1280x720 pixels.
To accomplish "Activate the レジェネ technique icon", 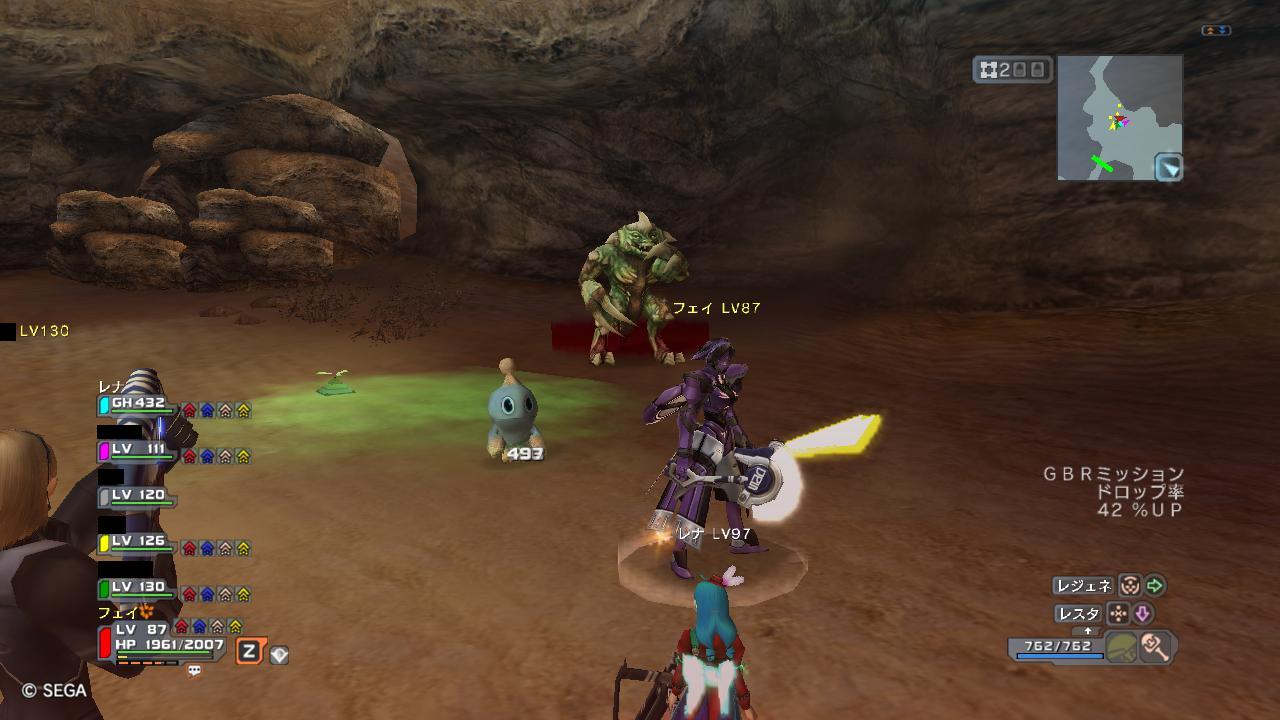I will [x=1129, y=586].
